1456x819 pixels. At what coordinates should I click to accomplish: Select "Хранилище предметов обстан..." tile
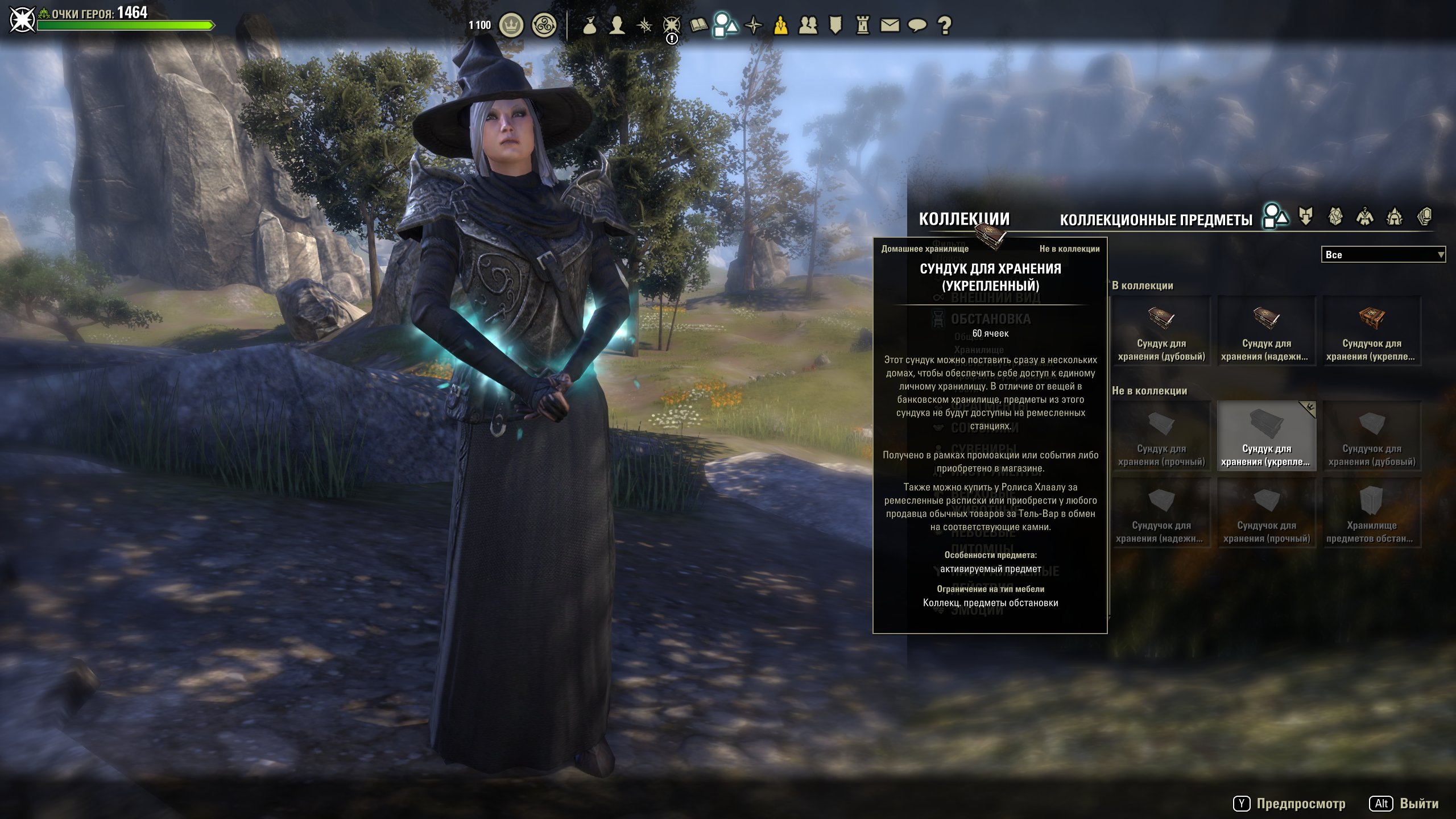pos(1372,513)
